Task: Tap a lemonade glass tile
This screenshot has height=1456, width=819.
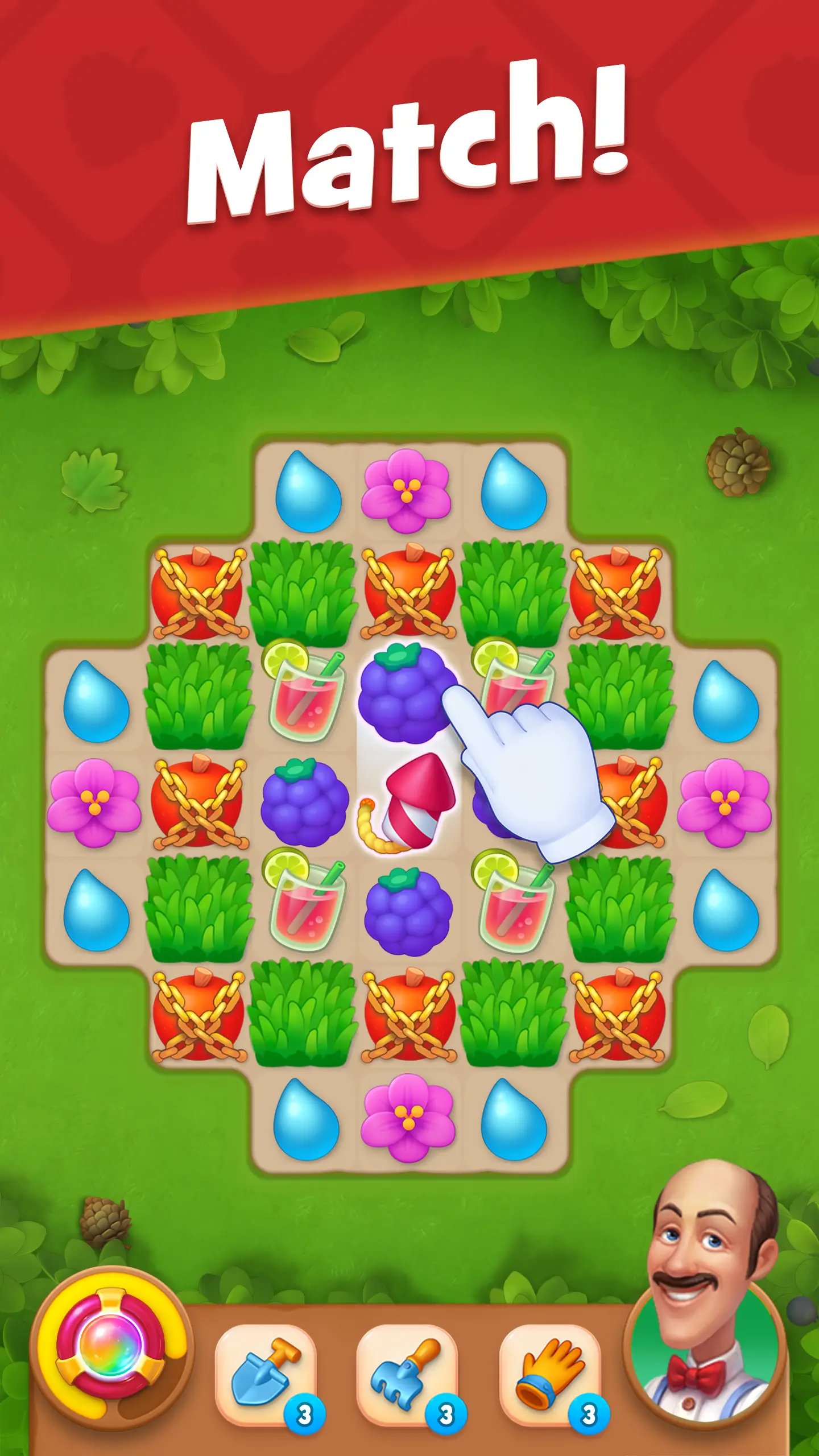Action: (x=304, y=700)
